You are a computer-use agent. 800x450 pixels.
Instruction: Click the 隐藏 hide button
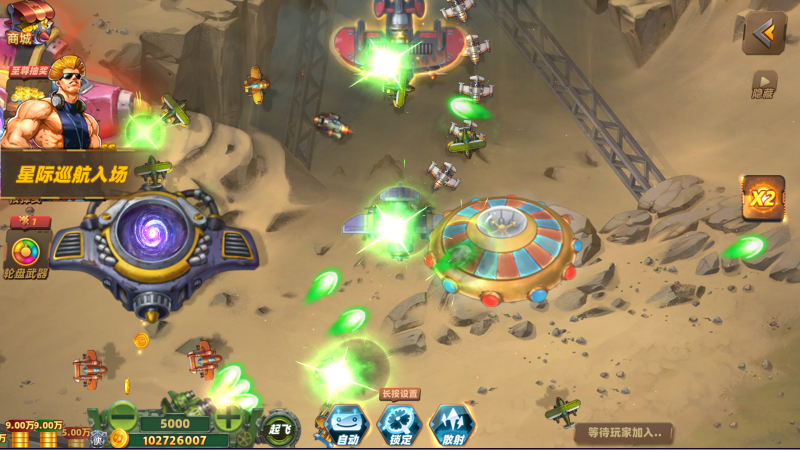pyautogui.click(x=764, y=84)
